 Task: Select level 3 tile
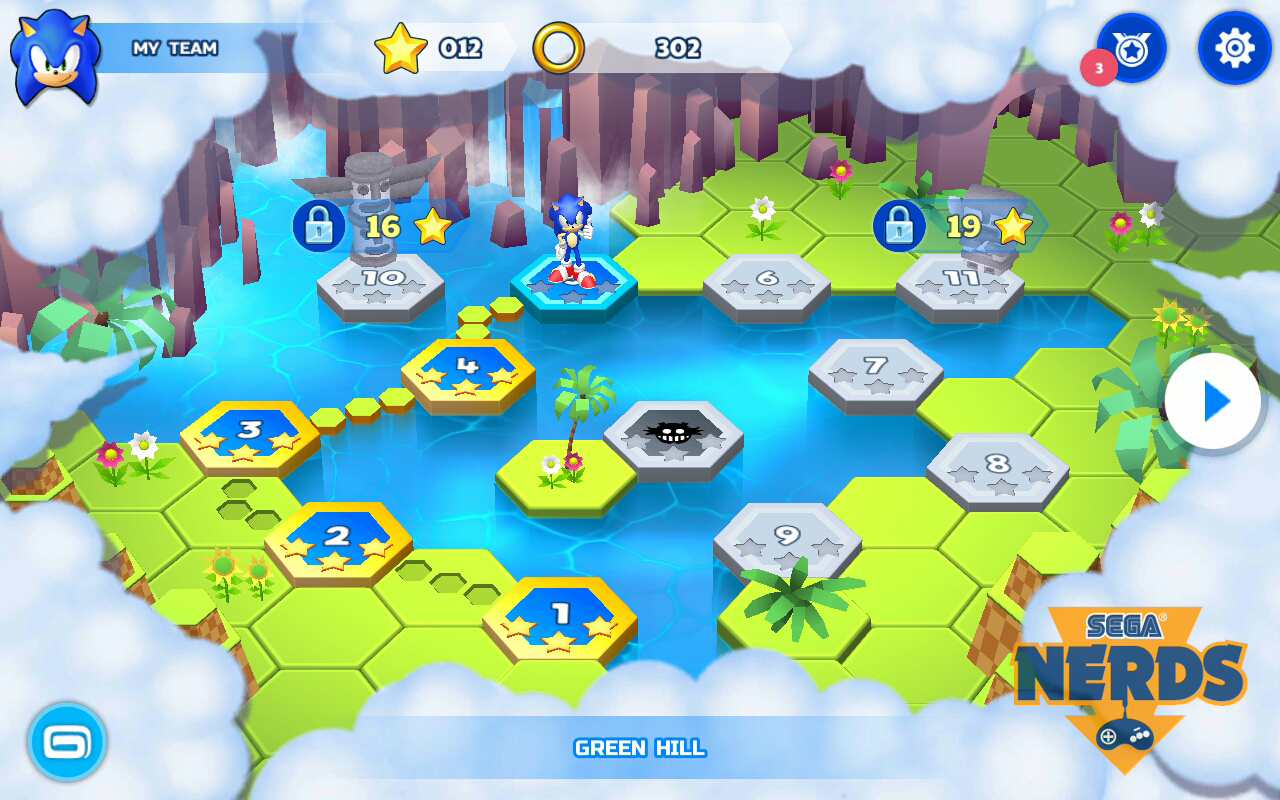250,435
